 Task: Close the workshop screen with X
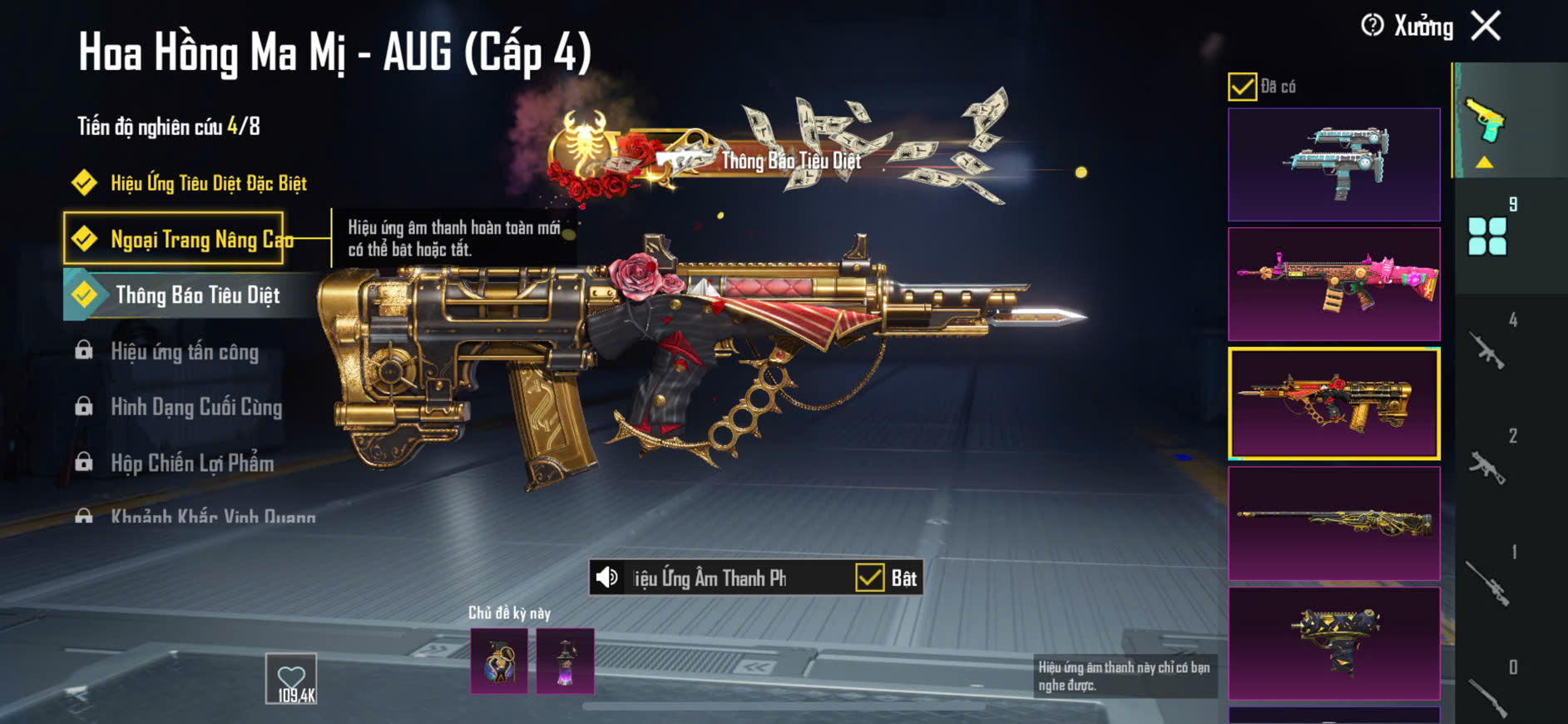pos(1486,26)
